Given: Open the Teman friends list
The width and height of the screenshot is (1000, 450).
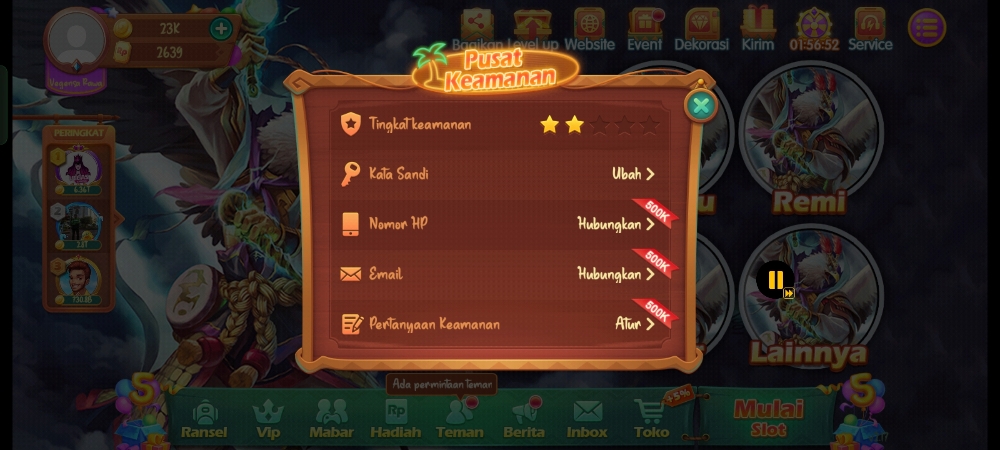Looking at the screenshot, I should pyautogui.click(x=460, y=419).
